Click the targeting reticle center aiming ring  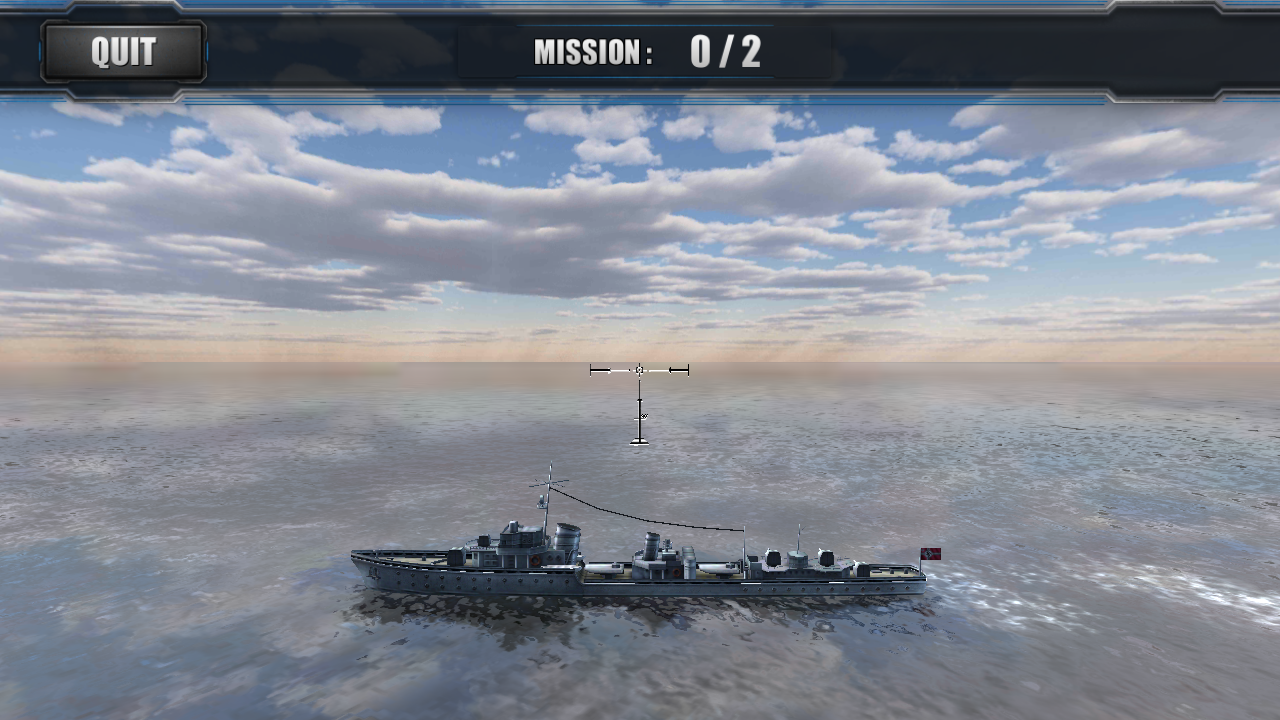tap(640, 370)
